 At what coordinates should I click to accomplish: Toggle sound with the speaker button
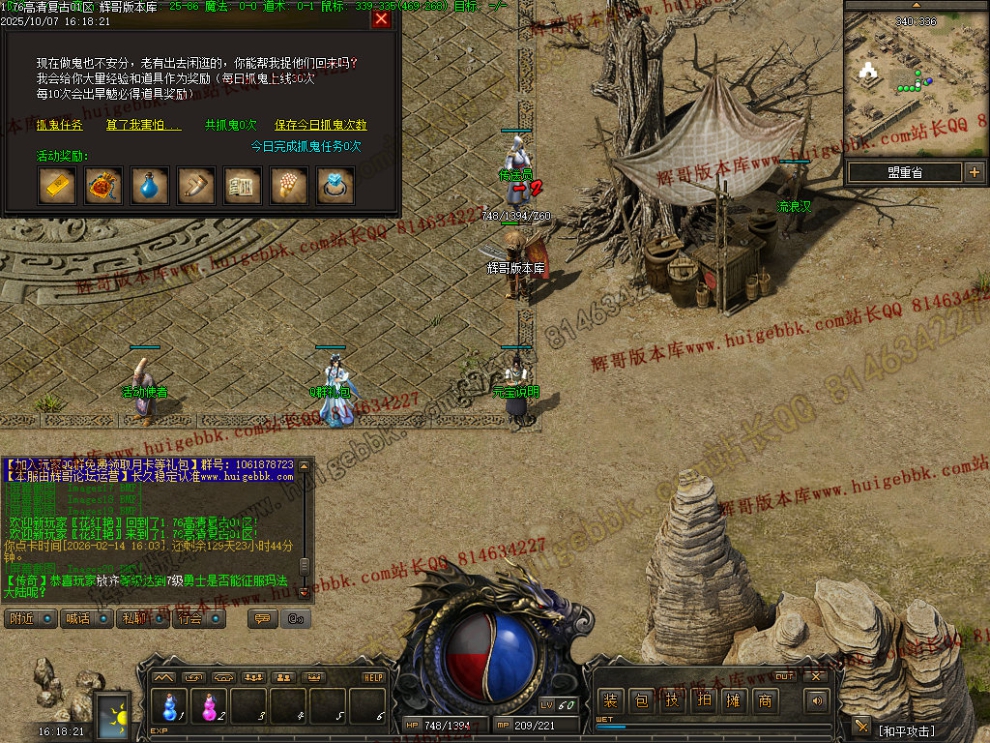click(817, 701)
